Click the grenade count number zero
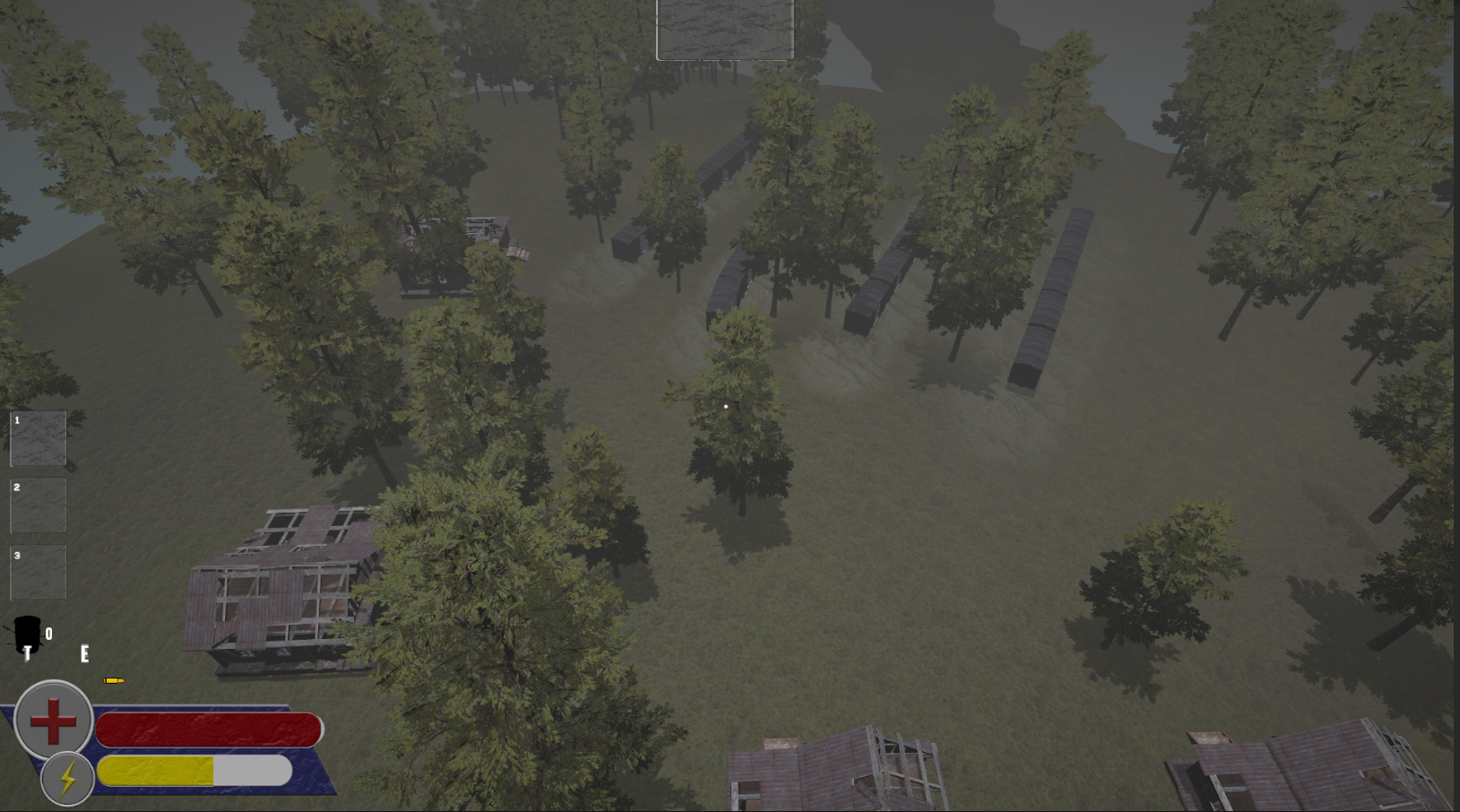Image resolution: width=1460 pixels, height=812 pixels. tap(48, 634)
